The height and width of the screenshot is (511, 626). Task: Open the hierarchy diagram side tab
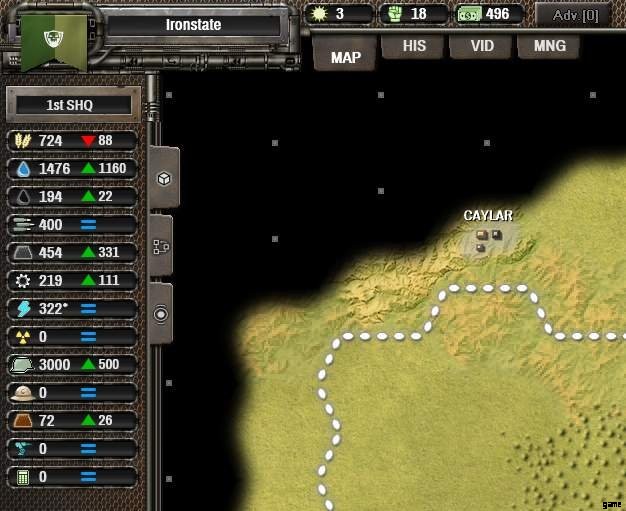pos(164,246)
